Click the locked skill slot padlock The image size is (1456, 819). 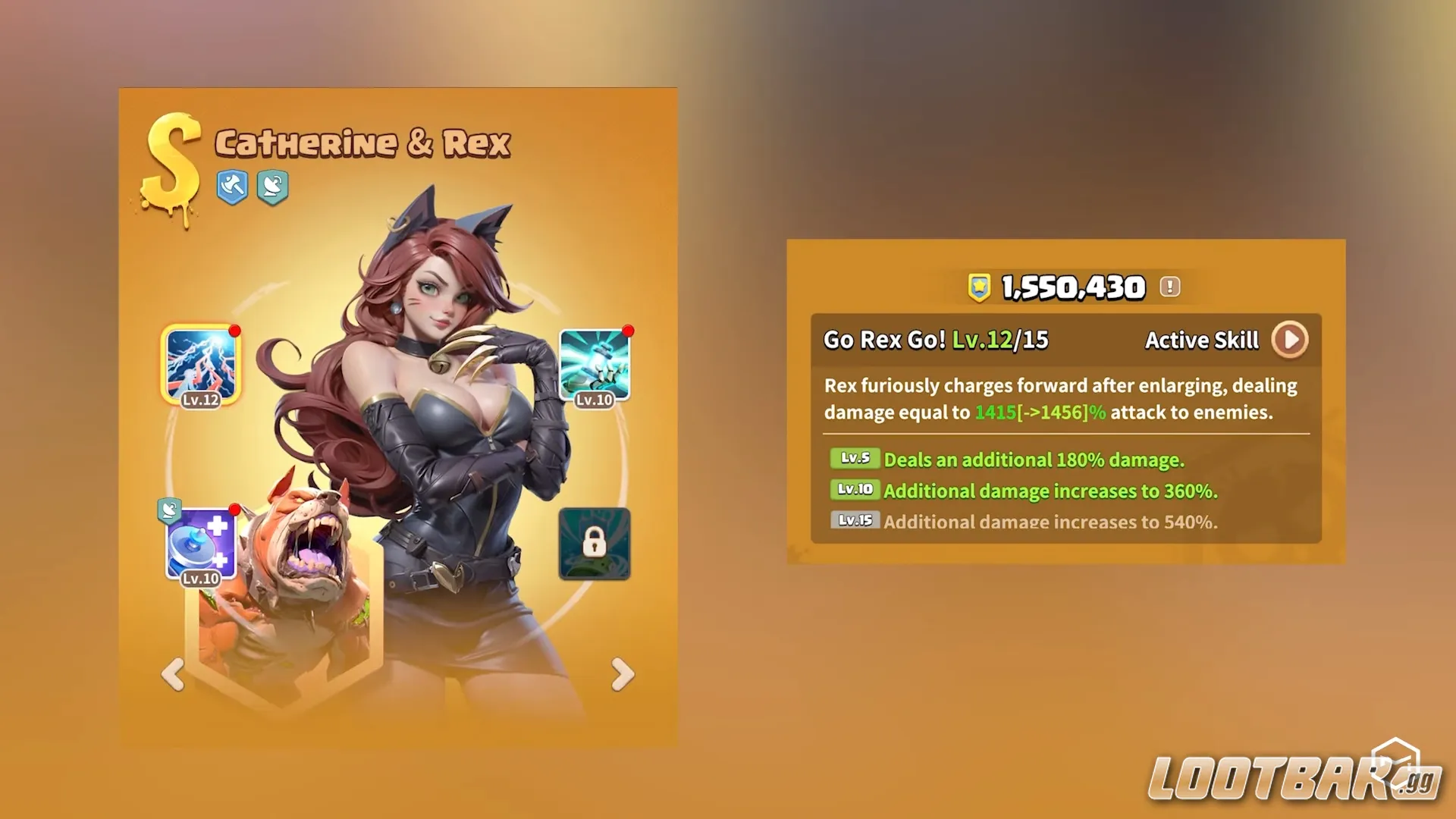coord(595,544)
